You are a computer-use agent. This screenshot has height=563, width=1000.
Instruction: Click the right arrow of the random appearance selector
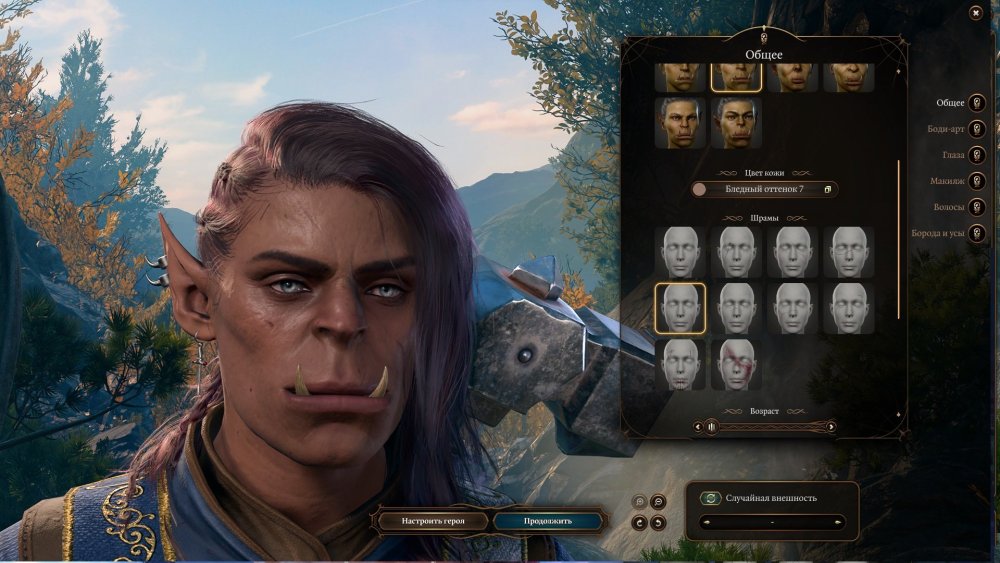click(x=838, y=522)
